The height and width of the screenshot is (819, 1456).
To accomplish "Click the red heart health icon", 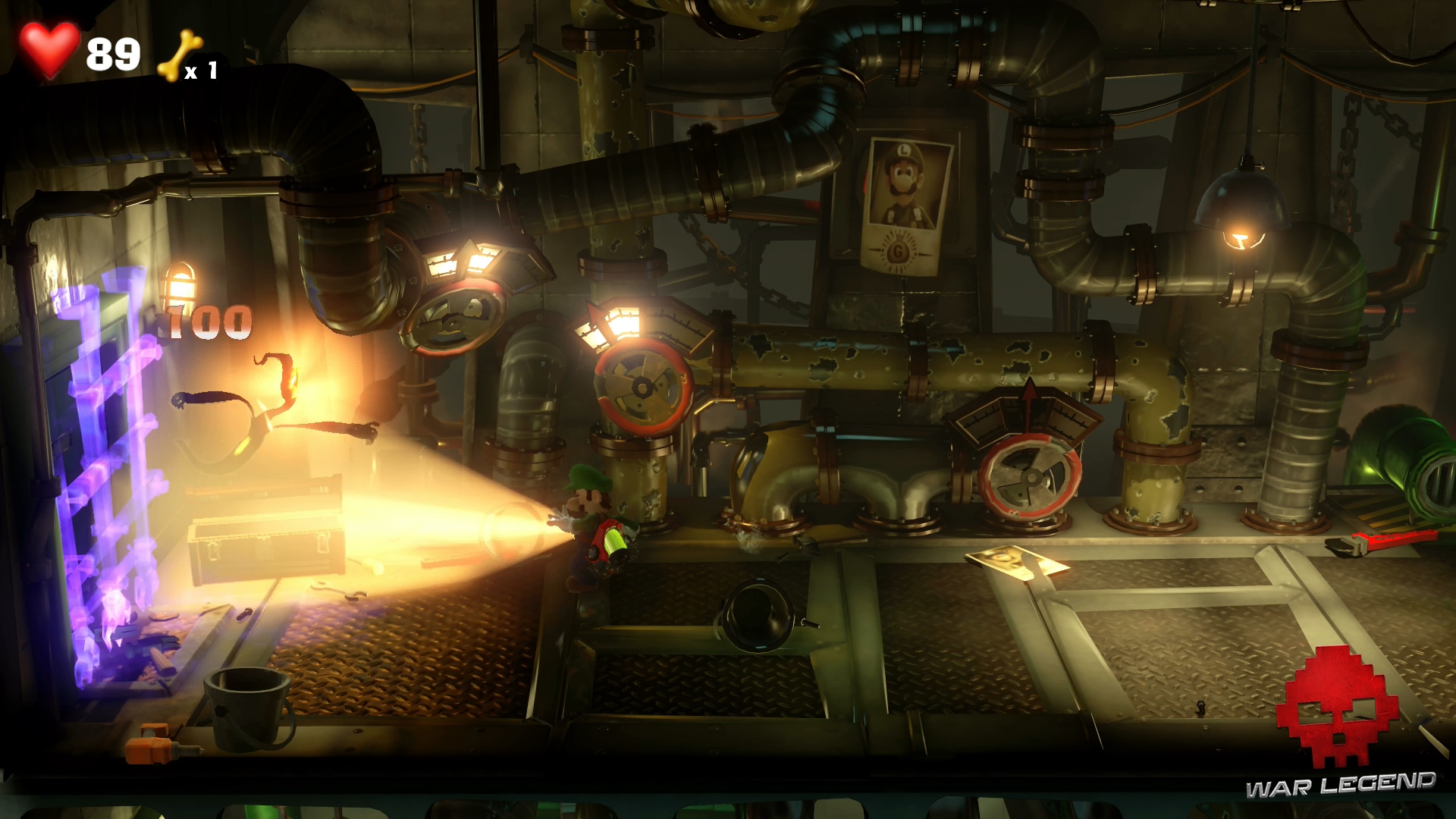I will 49,49.
